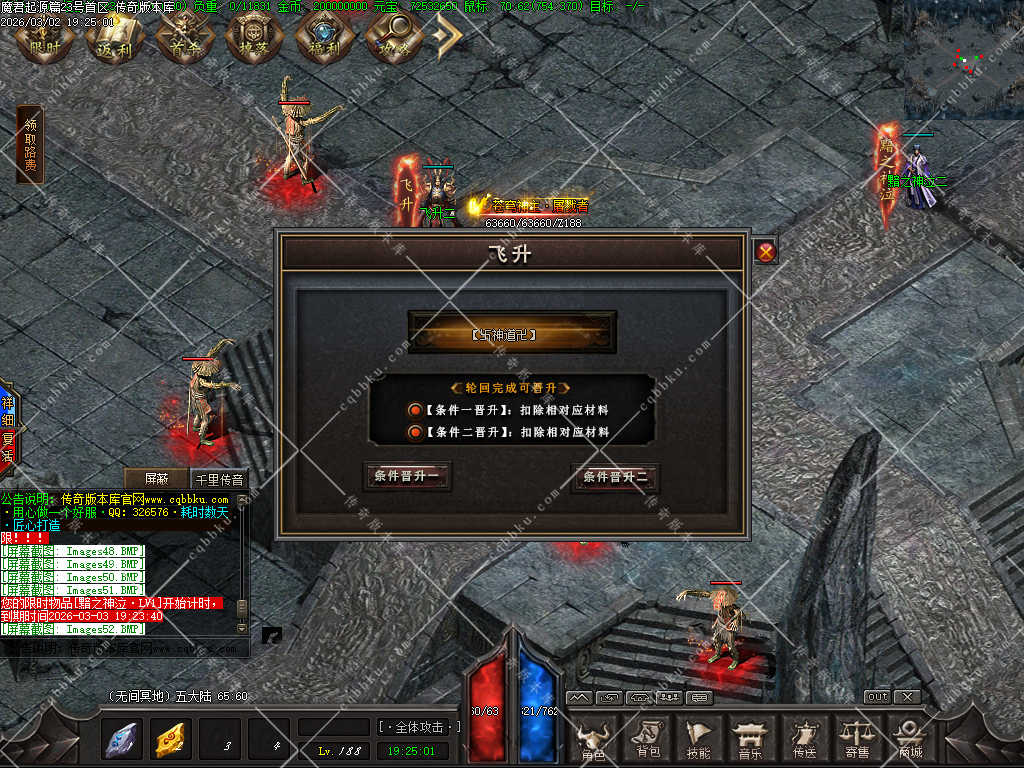The width and height of the screenshot is (1024, 768).
Task: Open the 福利 welfare icon
Action: pyautogui.click(x=325, y=38)
